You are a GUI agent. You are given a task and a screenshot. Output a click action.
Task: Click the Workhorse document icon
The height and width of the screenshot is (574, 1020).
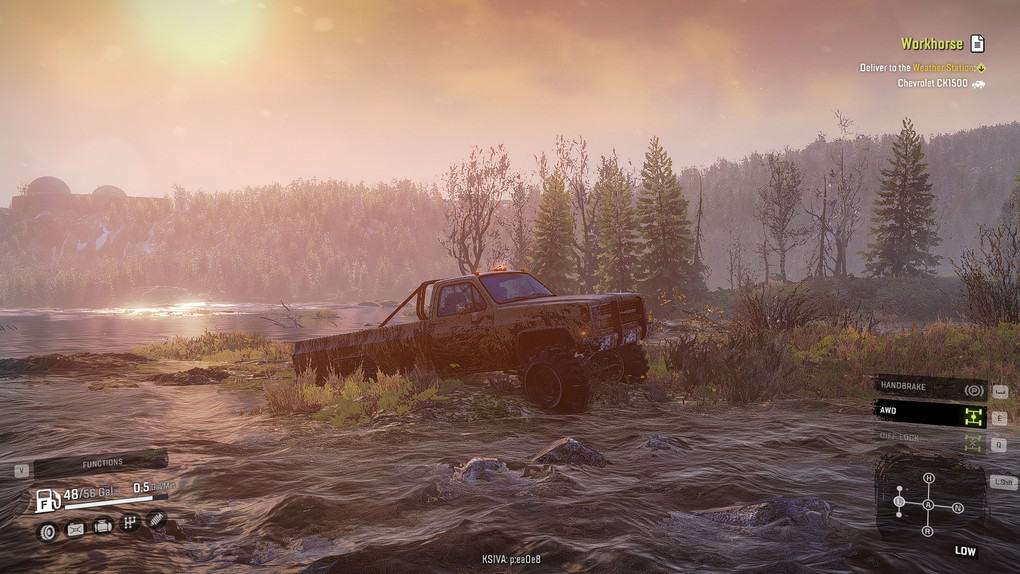click(x=977, y=44)
